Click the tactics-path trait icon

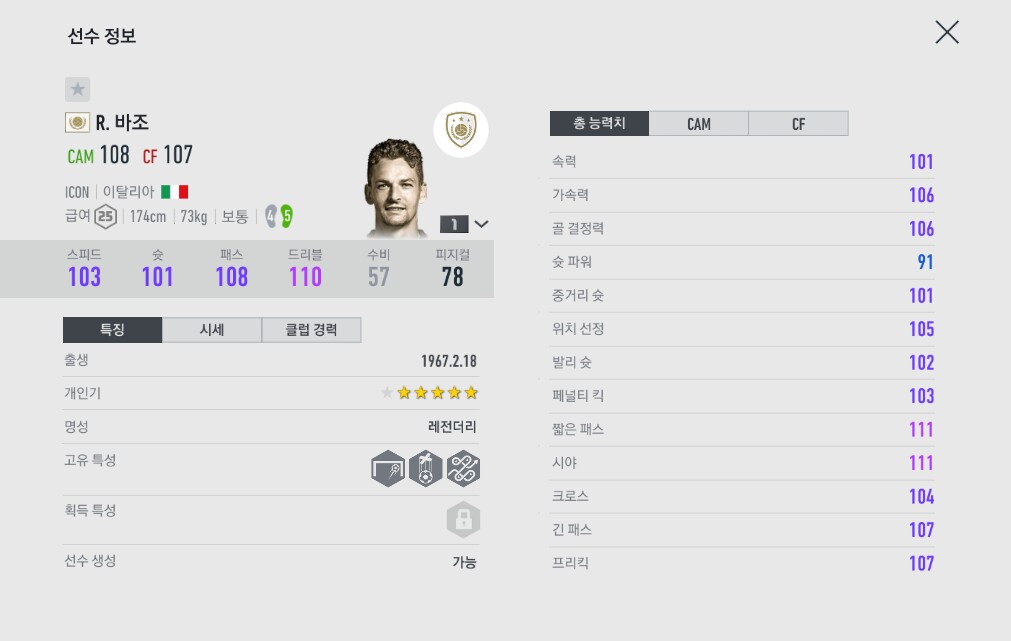[x=463, y=468]
